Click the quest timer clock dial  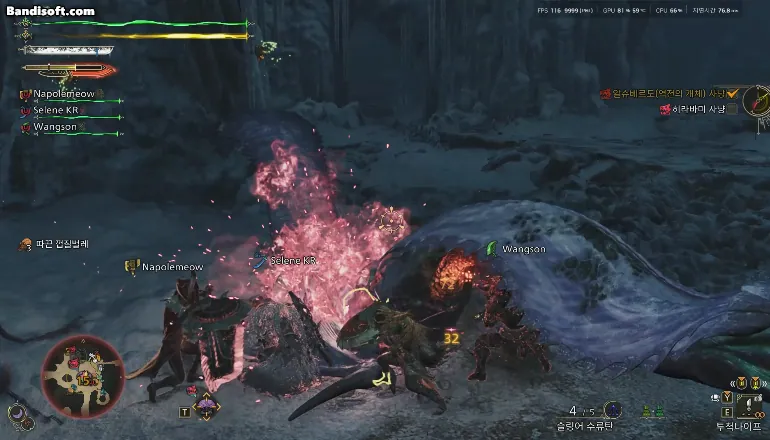(755, 100)
